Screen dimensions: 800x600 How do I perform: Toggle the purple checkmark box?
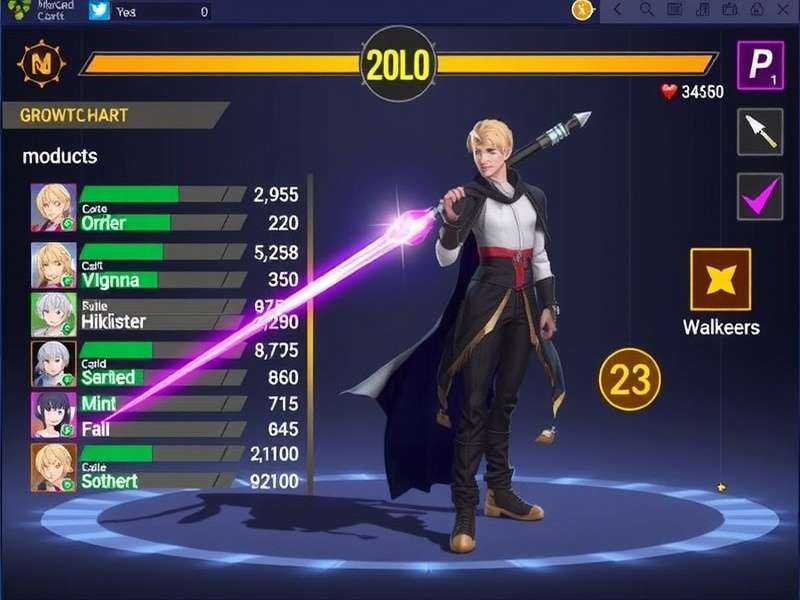[760, 196]
